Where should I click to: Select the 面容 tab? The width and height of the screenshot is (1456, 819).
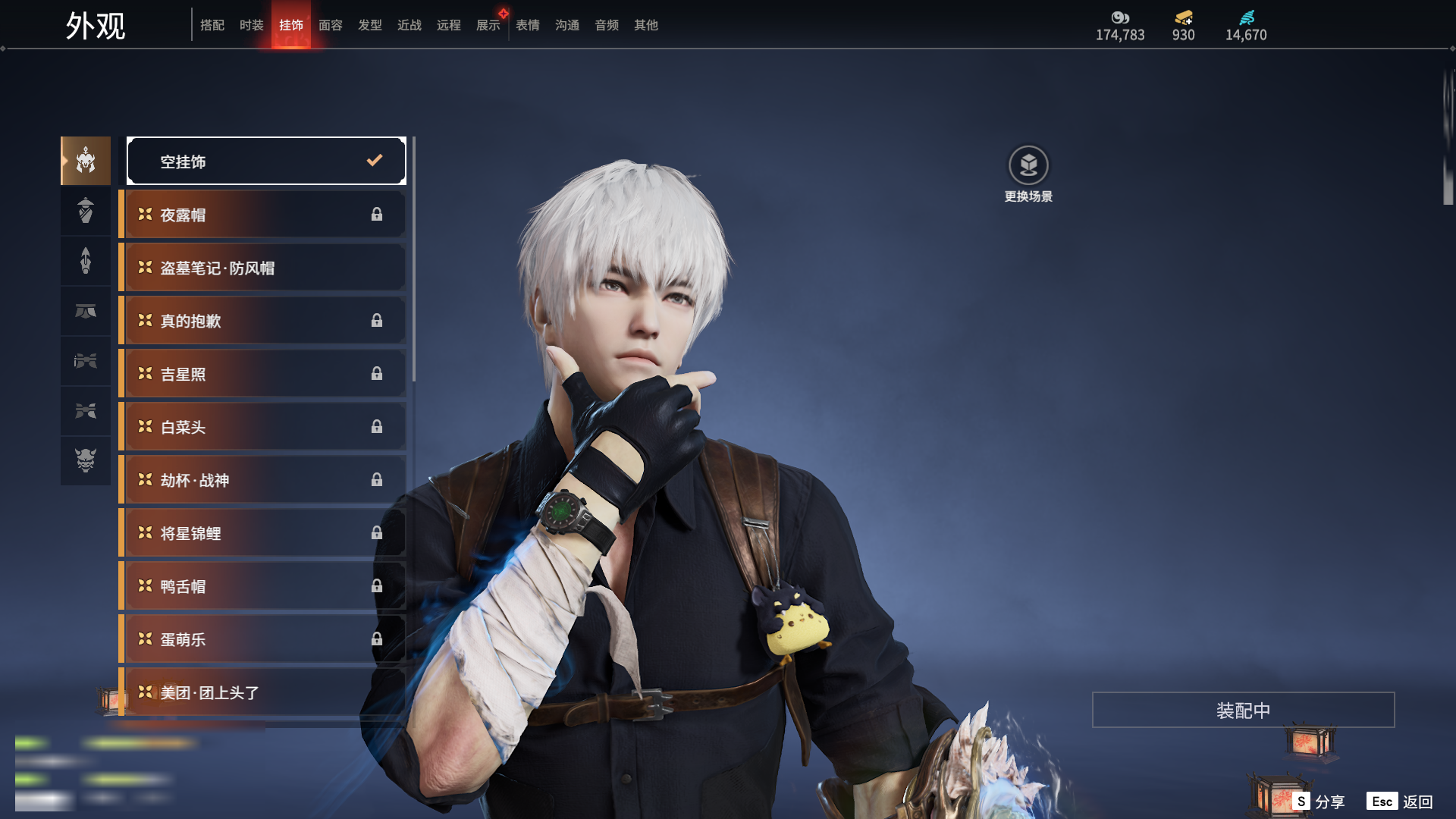[x=330, y=25]
